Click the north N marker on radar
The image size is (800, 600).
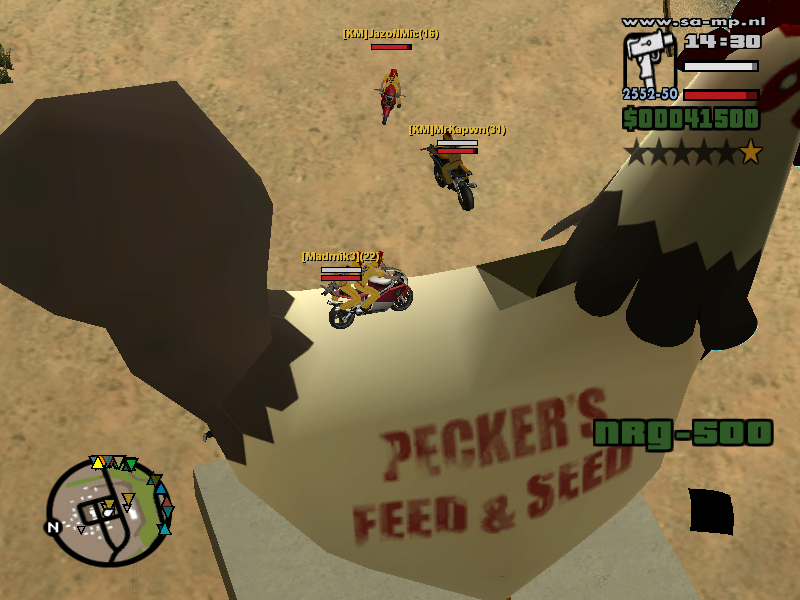53,527
